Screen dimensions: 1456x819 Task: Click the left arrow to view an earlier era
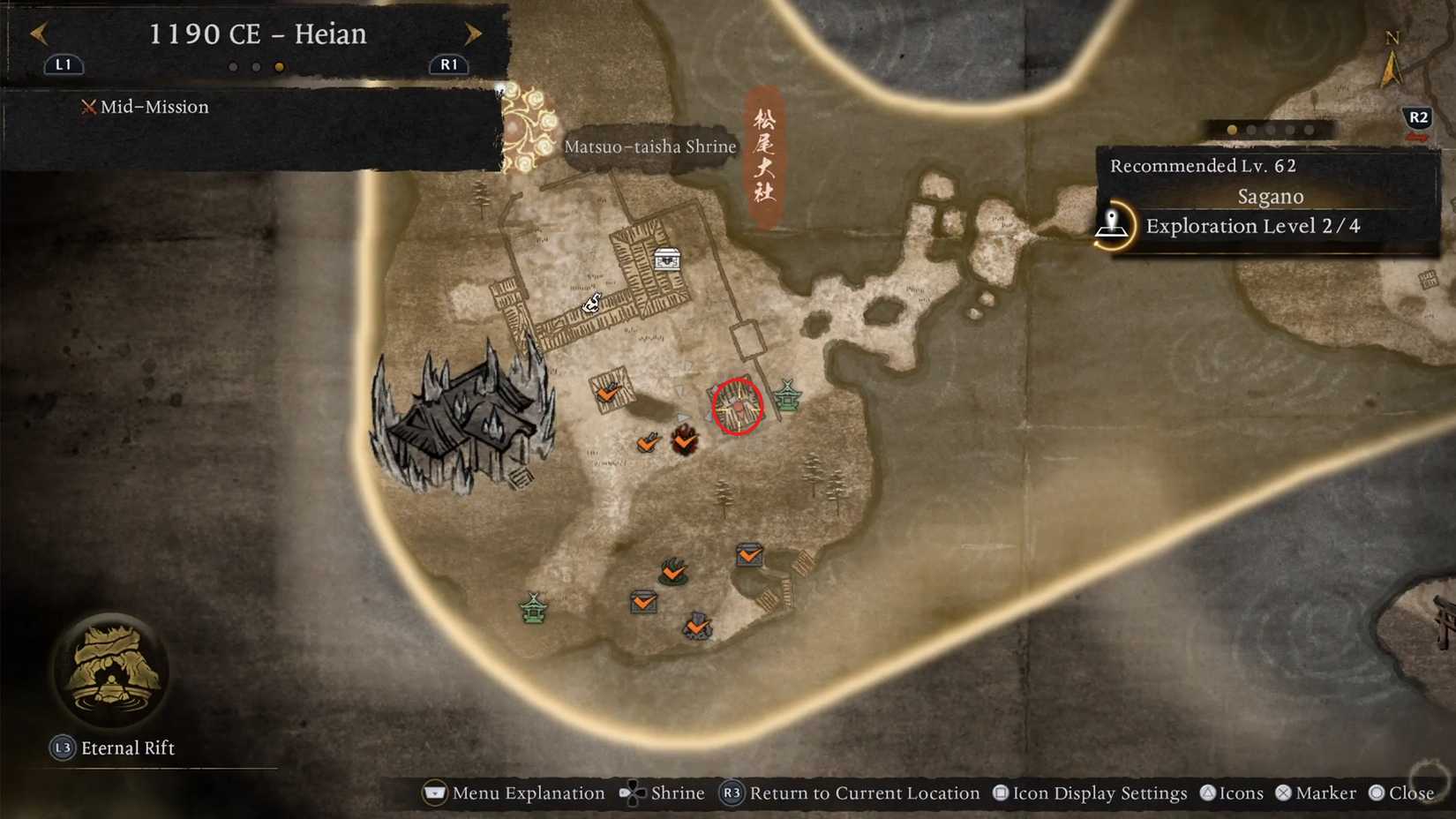pyautogui.click(x=38, y=34)
